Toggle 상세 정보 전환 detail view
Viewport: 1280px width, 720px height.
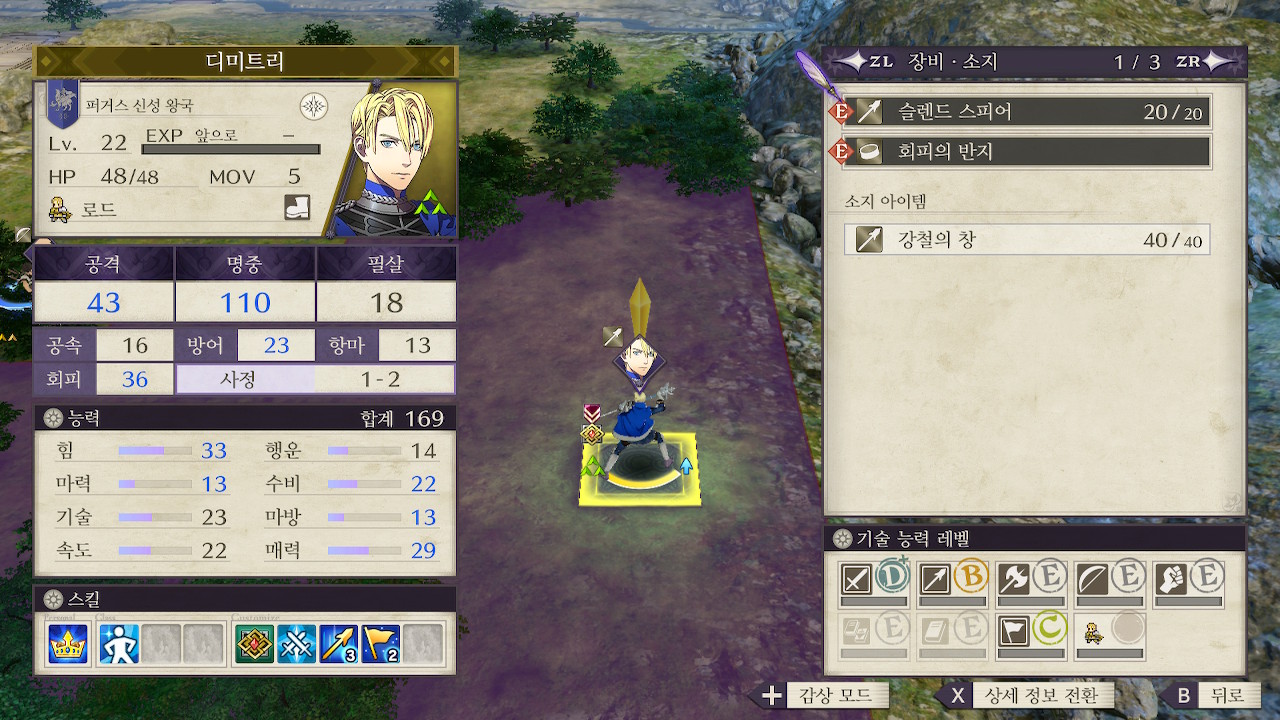(1025, 696)
